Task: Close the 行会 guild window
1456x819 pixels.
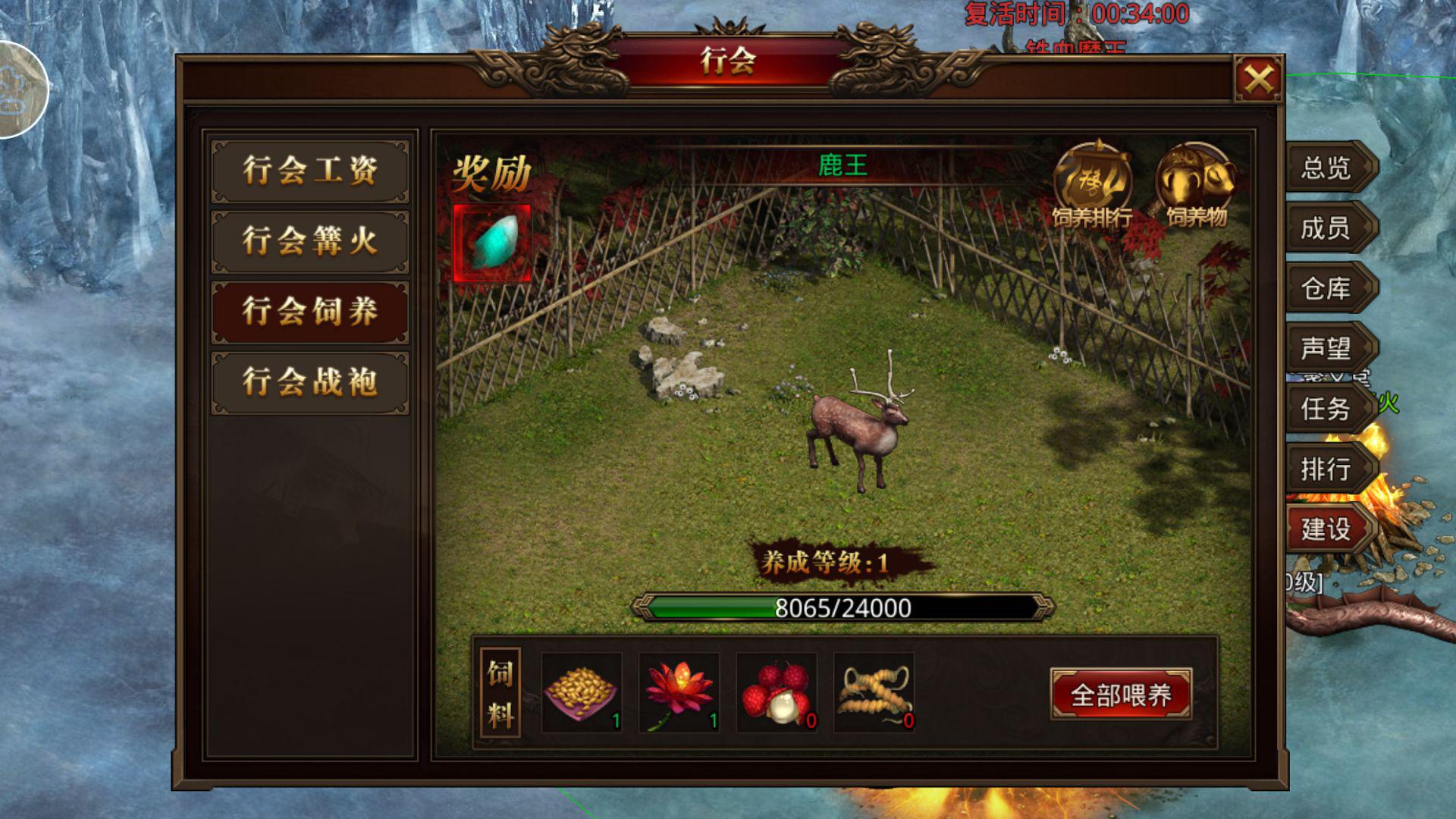Action: pyautogui.click(x=1258, y=79)
